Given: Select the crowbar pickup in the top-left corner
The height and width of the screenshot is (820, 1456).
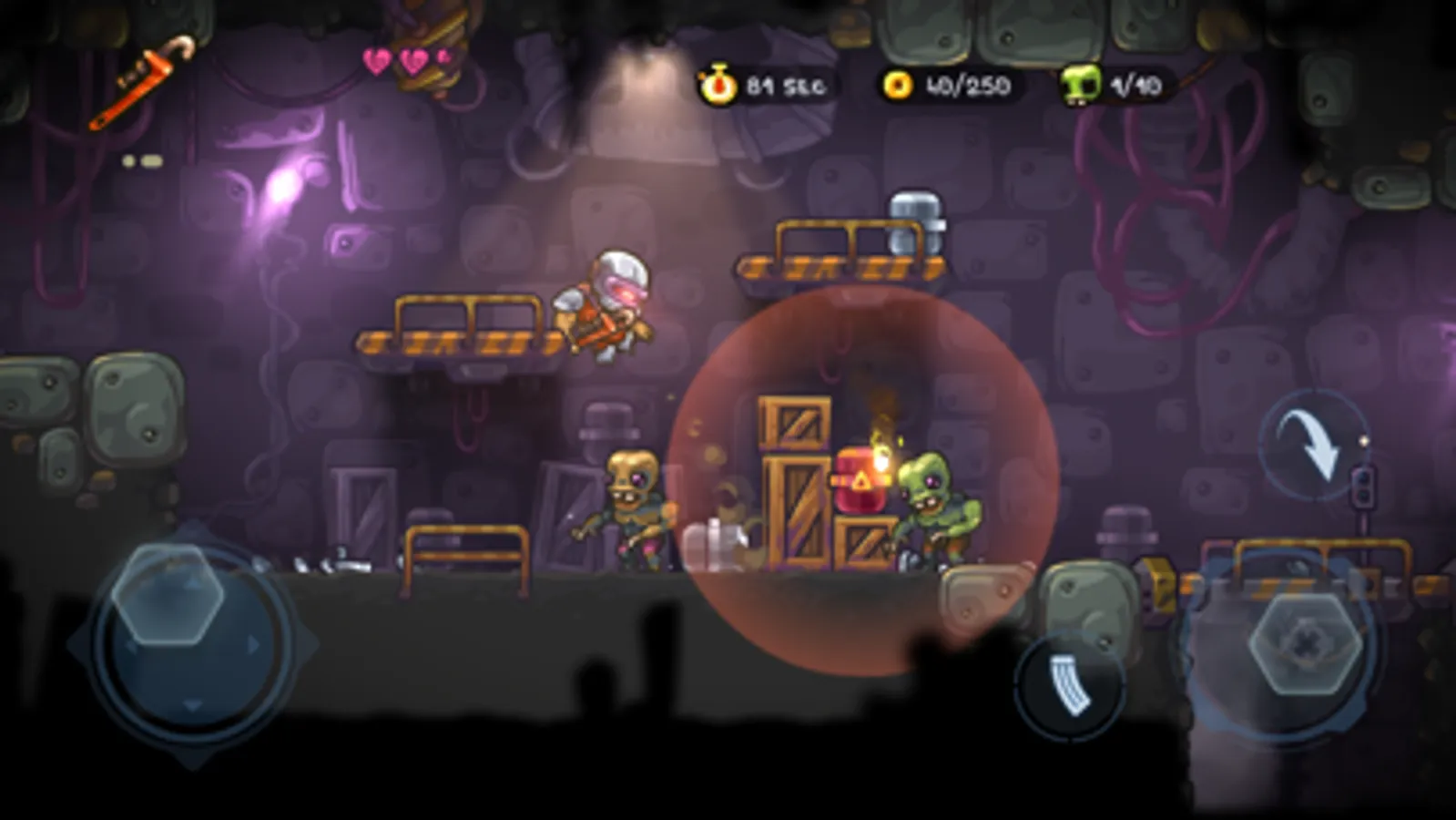Looking at the screenshot, I should coord(141,77).
